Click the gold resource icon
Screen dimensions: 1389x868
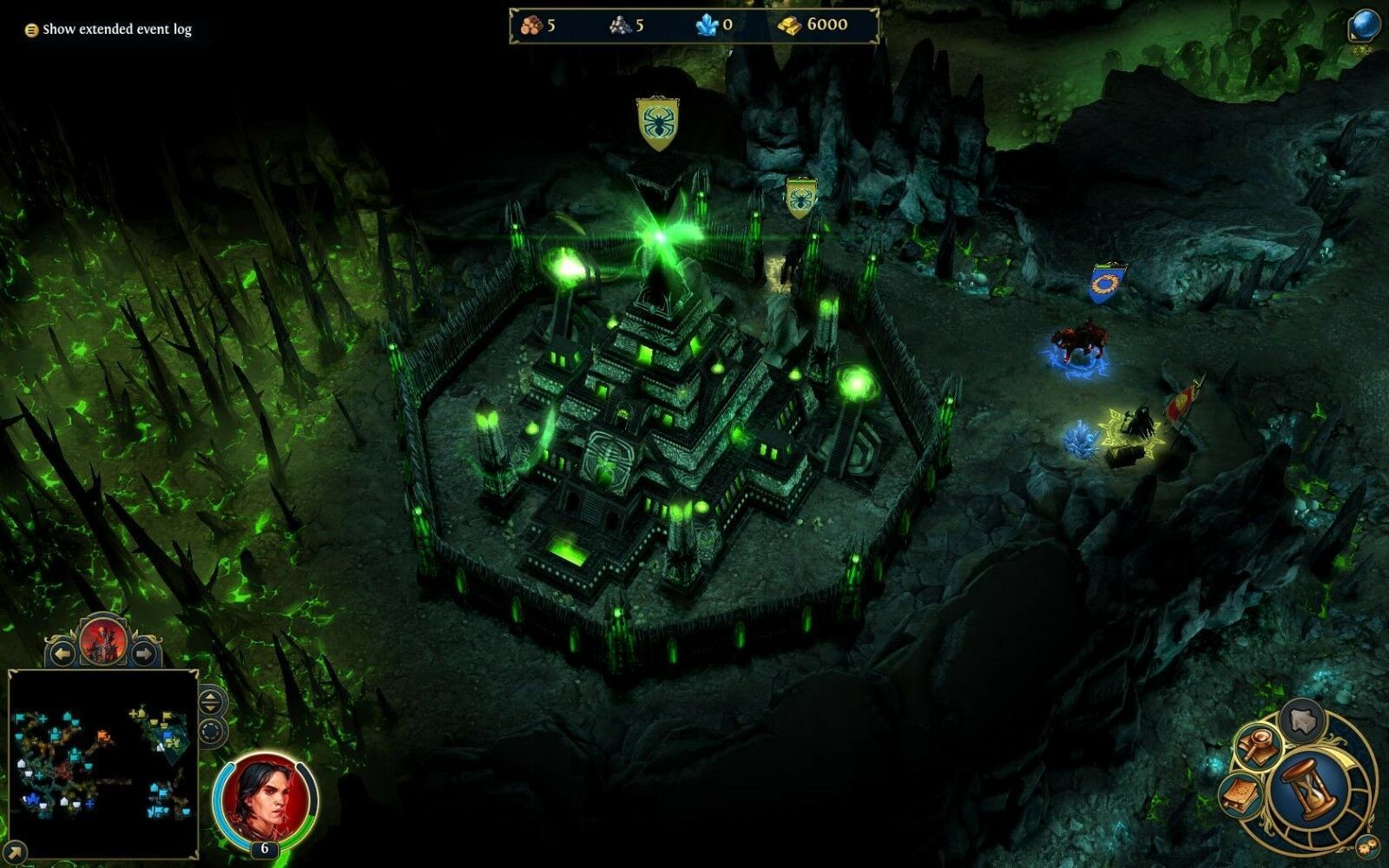click(789, 26)
